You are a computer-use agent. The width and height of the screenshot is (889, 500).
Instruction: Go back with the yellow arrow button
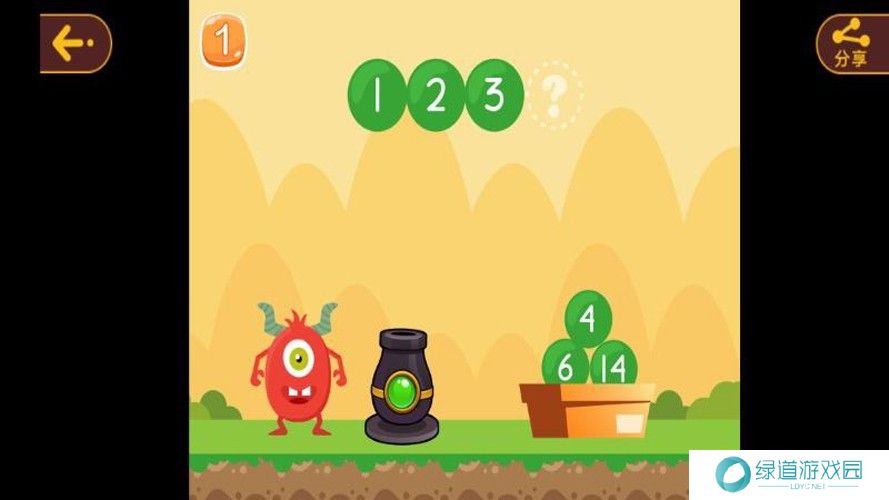(x=74, y=43)
